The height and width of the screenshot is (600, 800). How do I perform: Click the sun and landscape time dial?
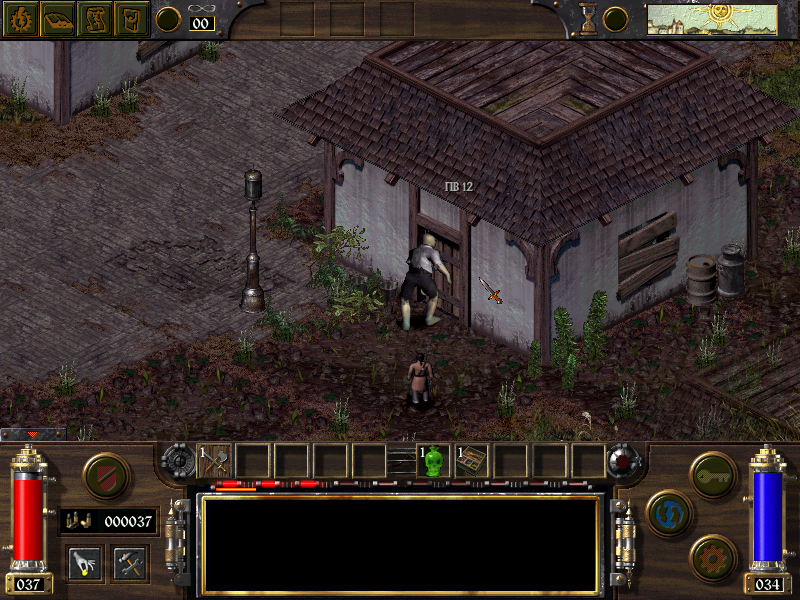pos(711,18)
